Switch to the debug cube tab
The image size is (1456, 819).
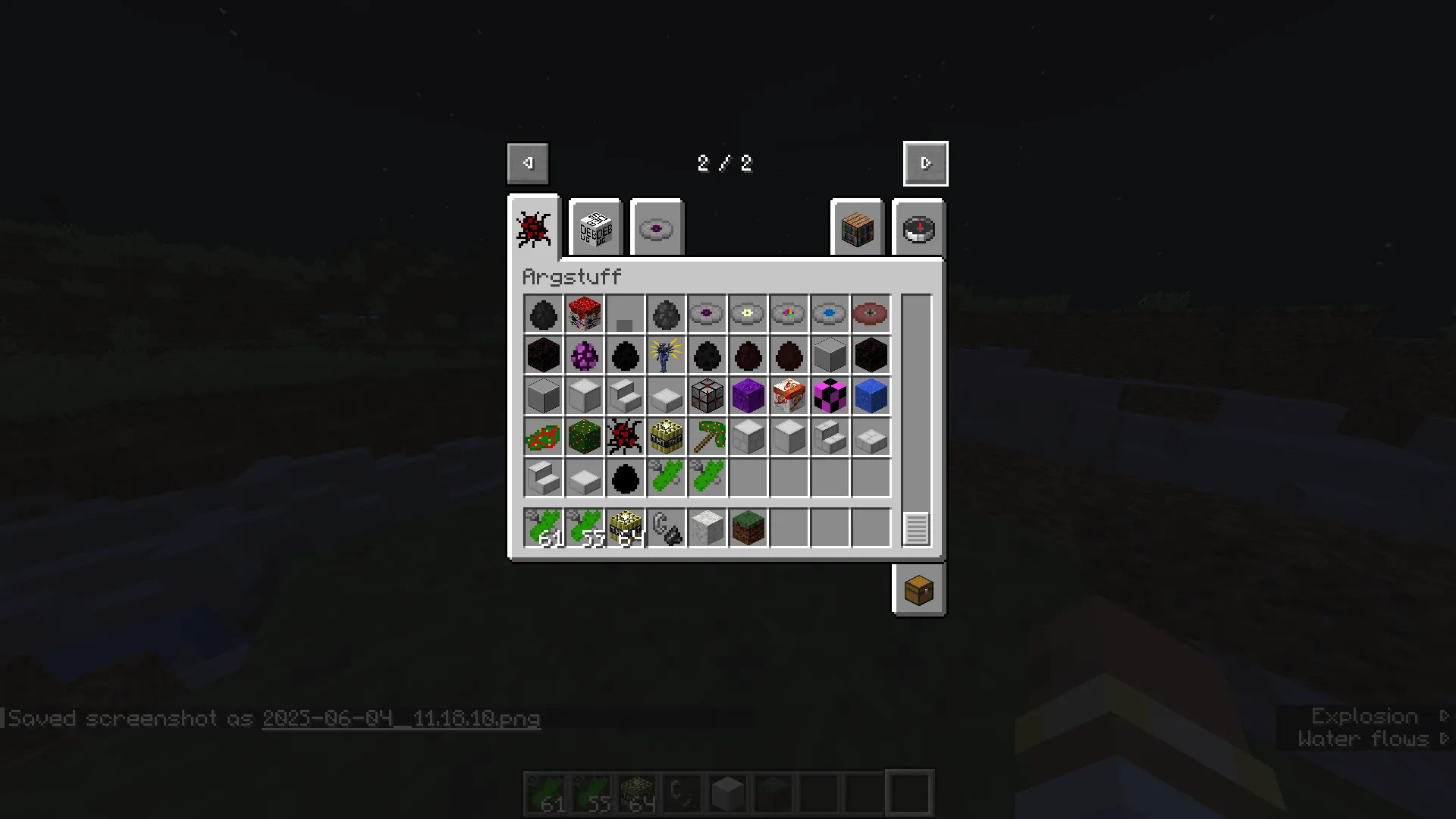[x=595, y=227]
